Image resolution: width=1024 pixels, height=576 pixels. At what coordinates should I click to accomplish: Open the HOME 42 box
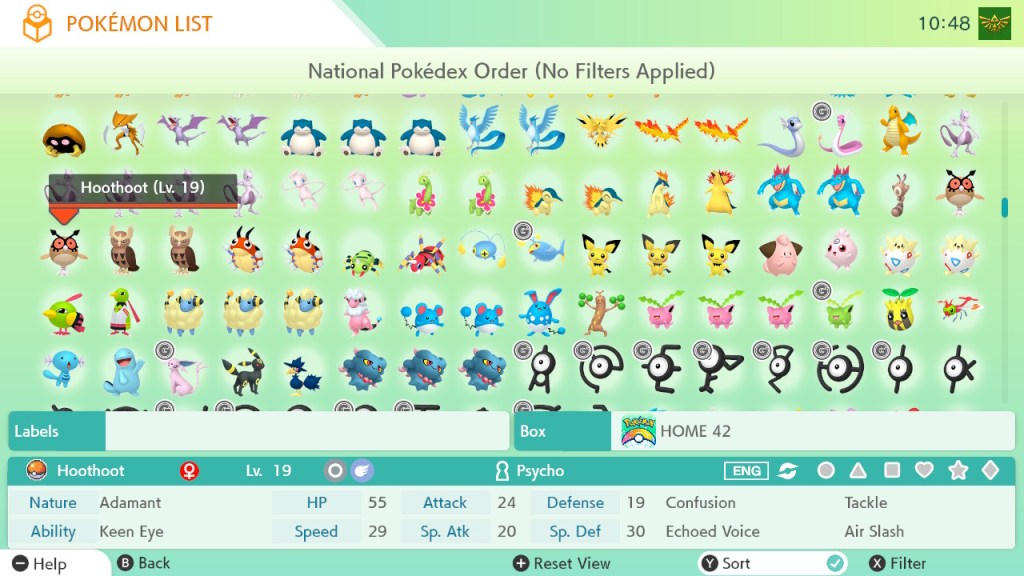[812, 431]
